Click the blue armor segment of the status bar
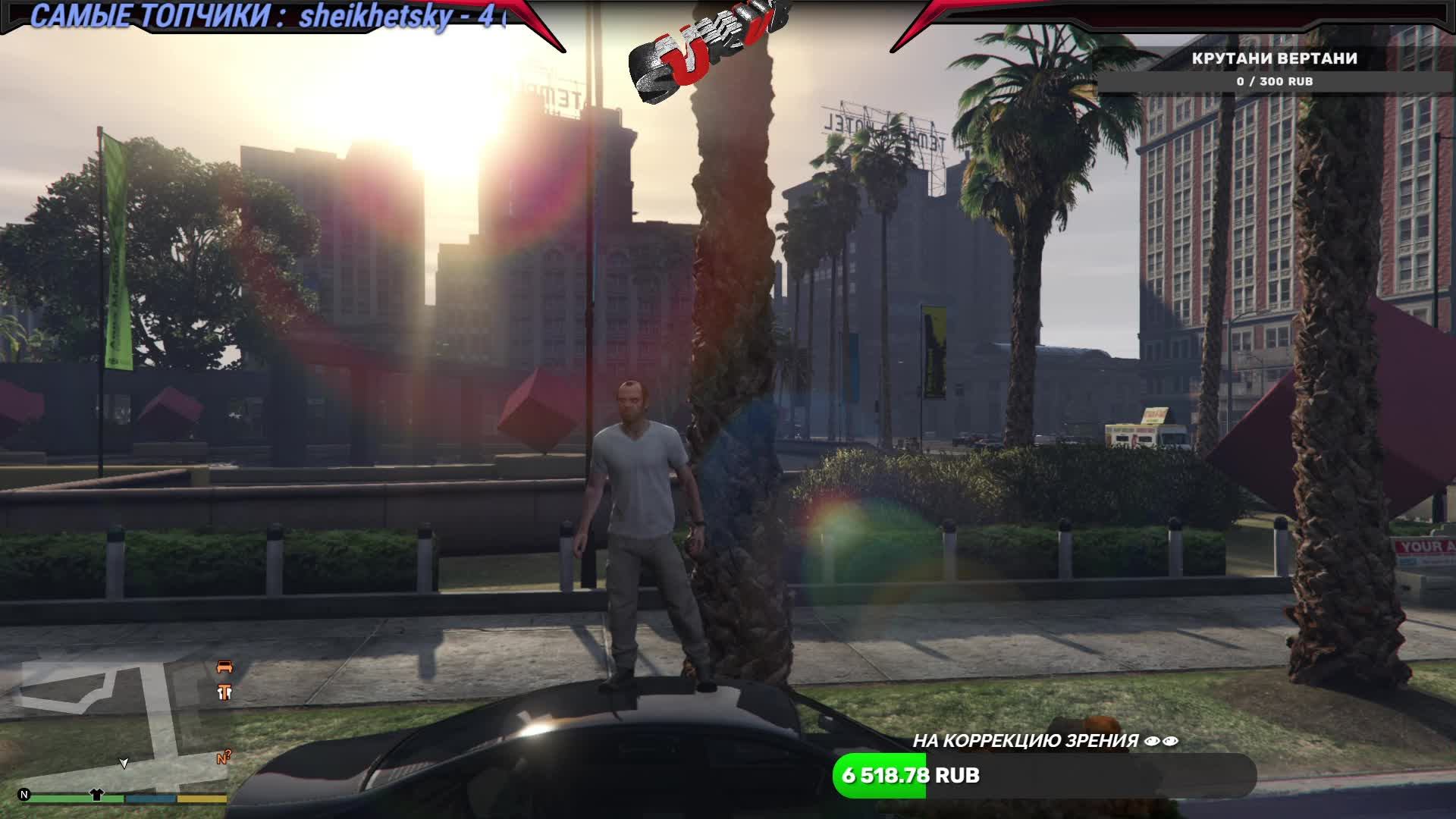The width and height of the screenshot is (1456, 819). point(150,799)
